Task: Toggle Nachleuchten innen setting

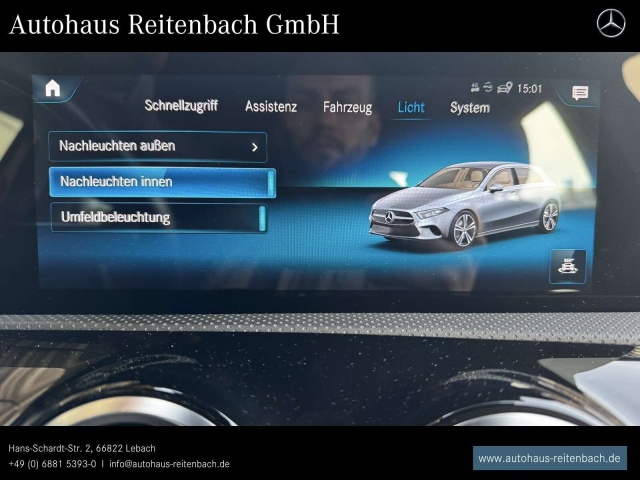Action: tap(162, 182)
